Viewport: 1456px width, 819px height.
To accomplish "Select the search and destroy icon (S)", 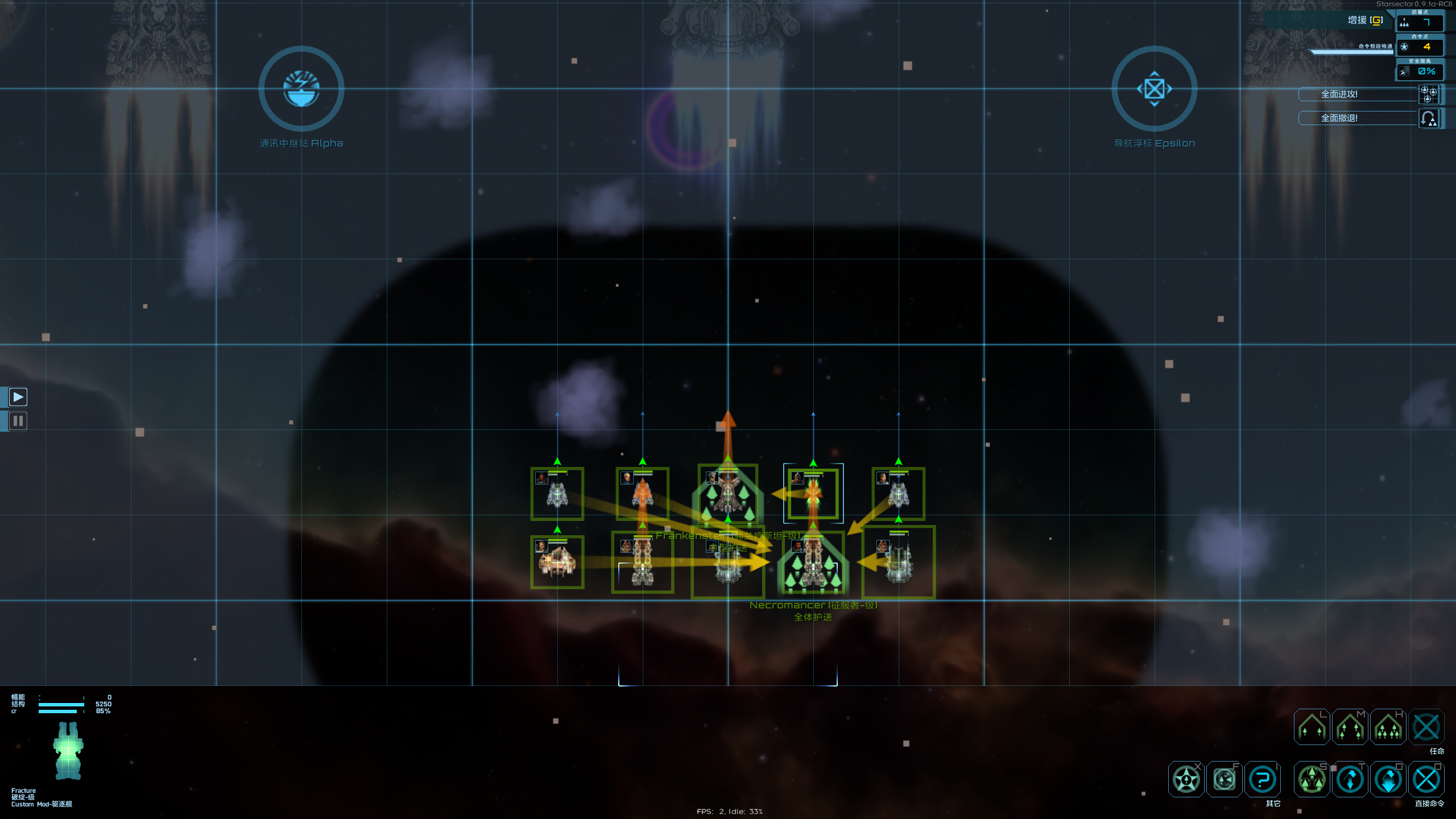I will click(1312, 779).
